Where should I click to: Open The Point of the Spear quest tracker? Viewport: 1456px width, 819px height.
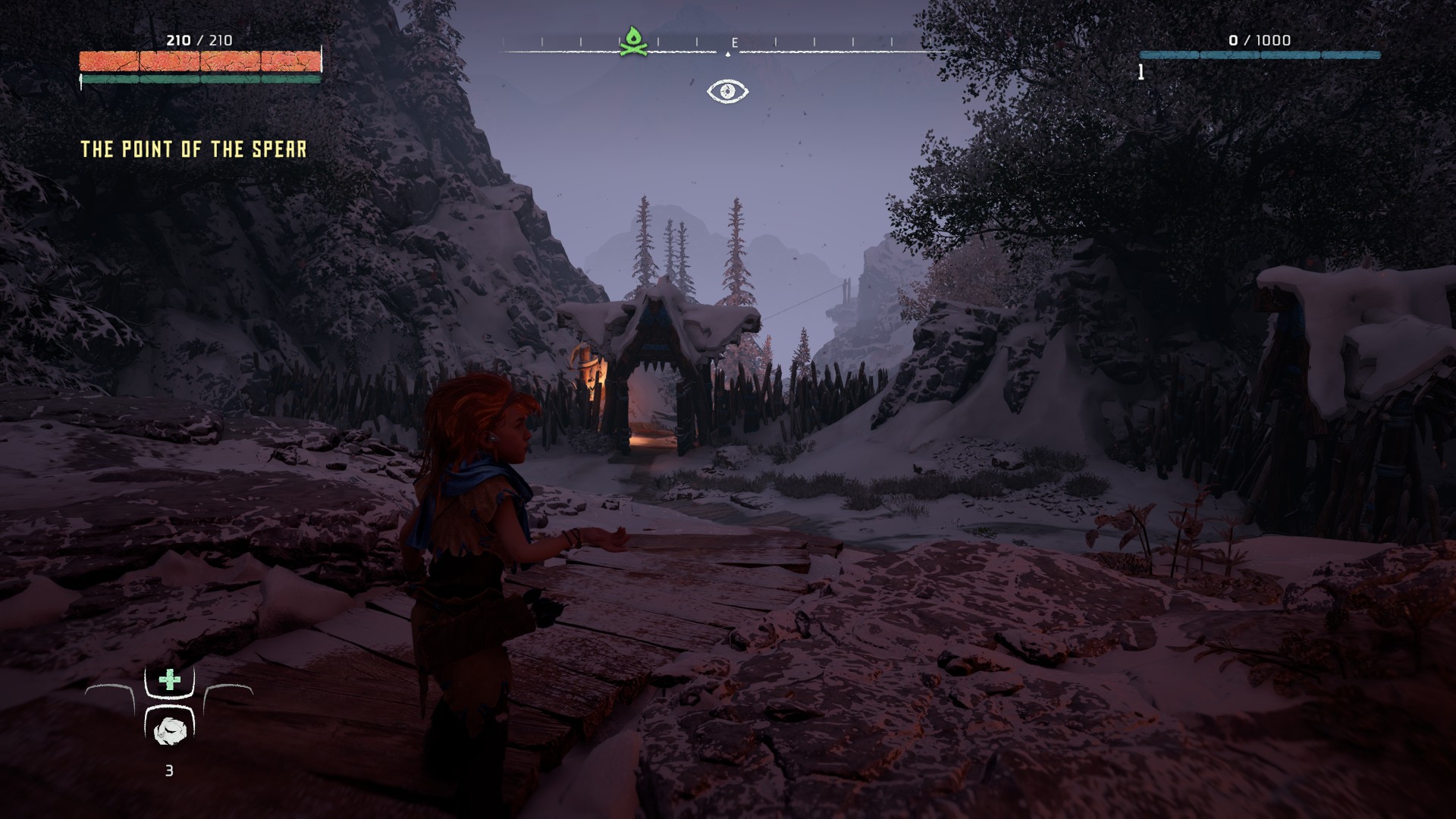pos(193,149)
